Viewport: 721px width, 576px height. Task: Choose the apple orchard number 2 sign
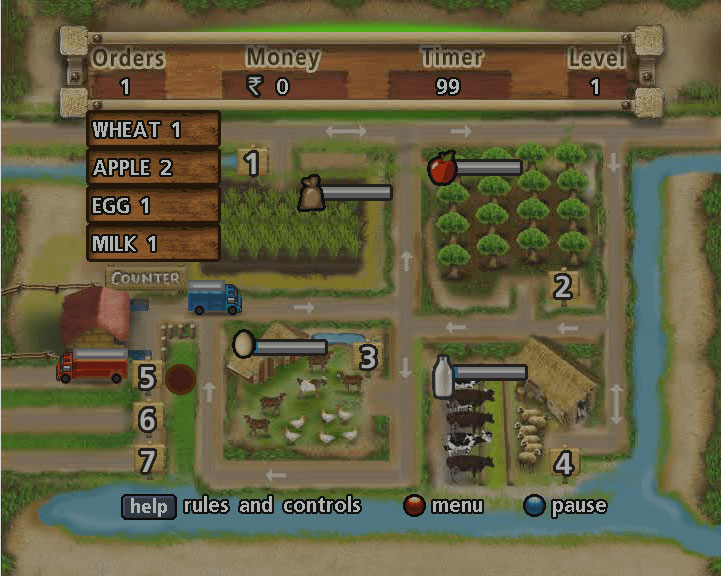[x=563, y=287]
